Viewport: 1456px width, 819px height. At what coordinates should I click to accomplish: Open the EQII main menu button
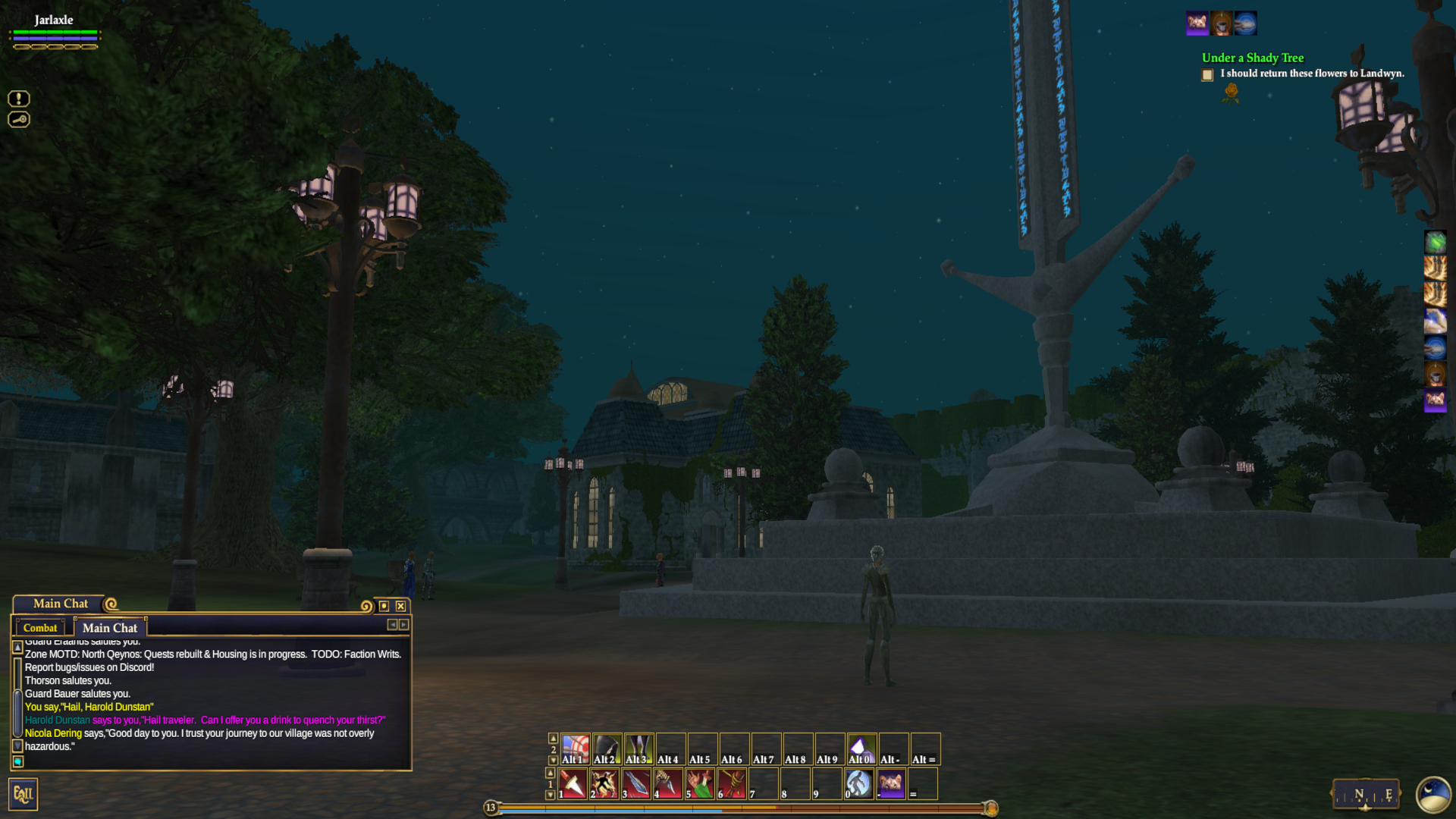[23, 794]
